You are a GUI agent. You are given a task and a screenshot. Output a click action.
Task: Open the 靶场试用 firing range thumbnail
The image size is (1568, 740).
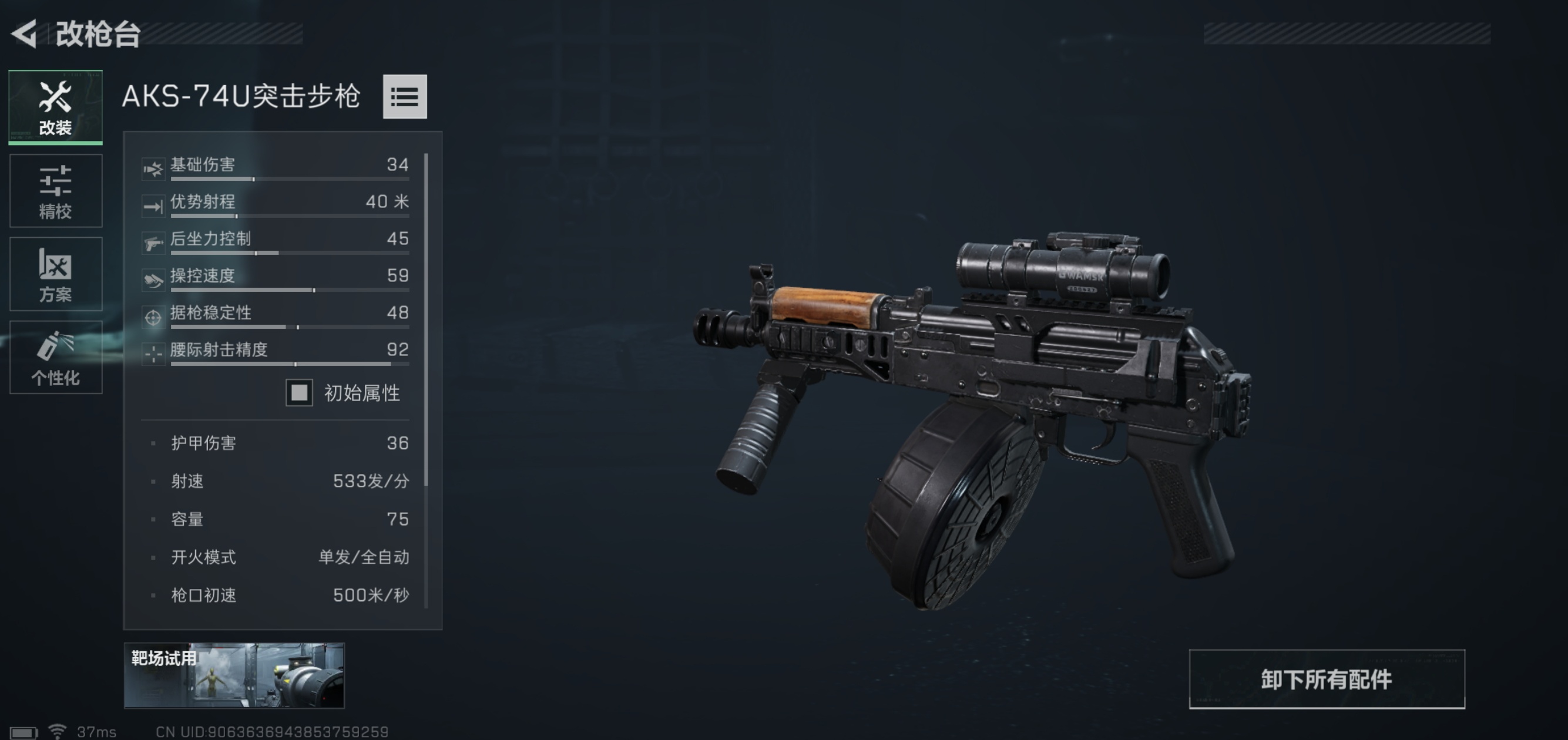(x=234, y=675)
